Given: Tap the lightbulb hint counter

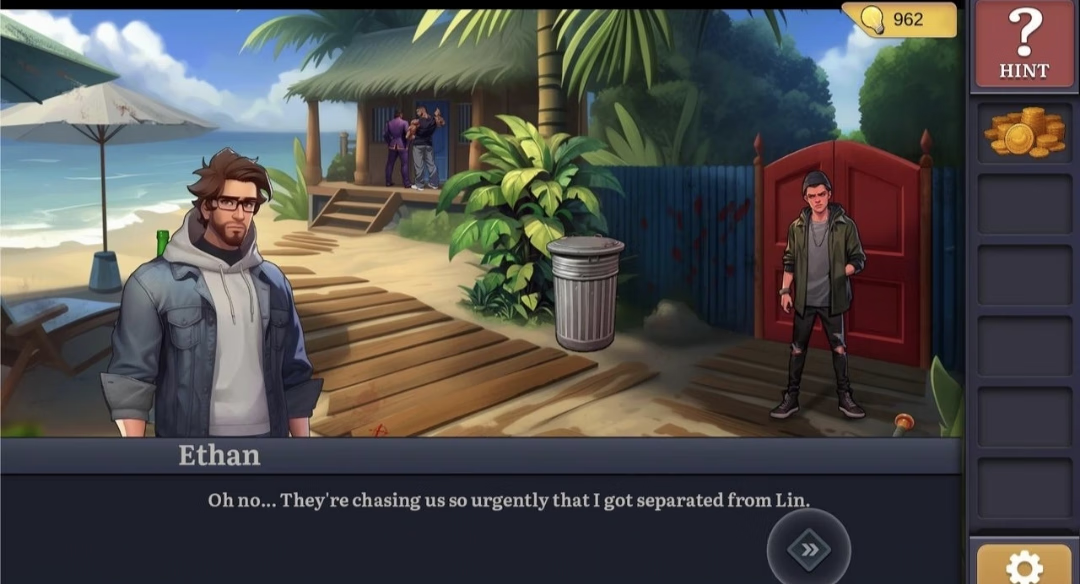Looking at the screenshot, I should coord(900,20).
